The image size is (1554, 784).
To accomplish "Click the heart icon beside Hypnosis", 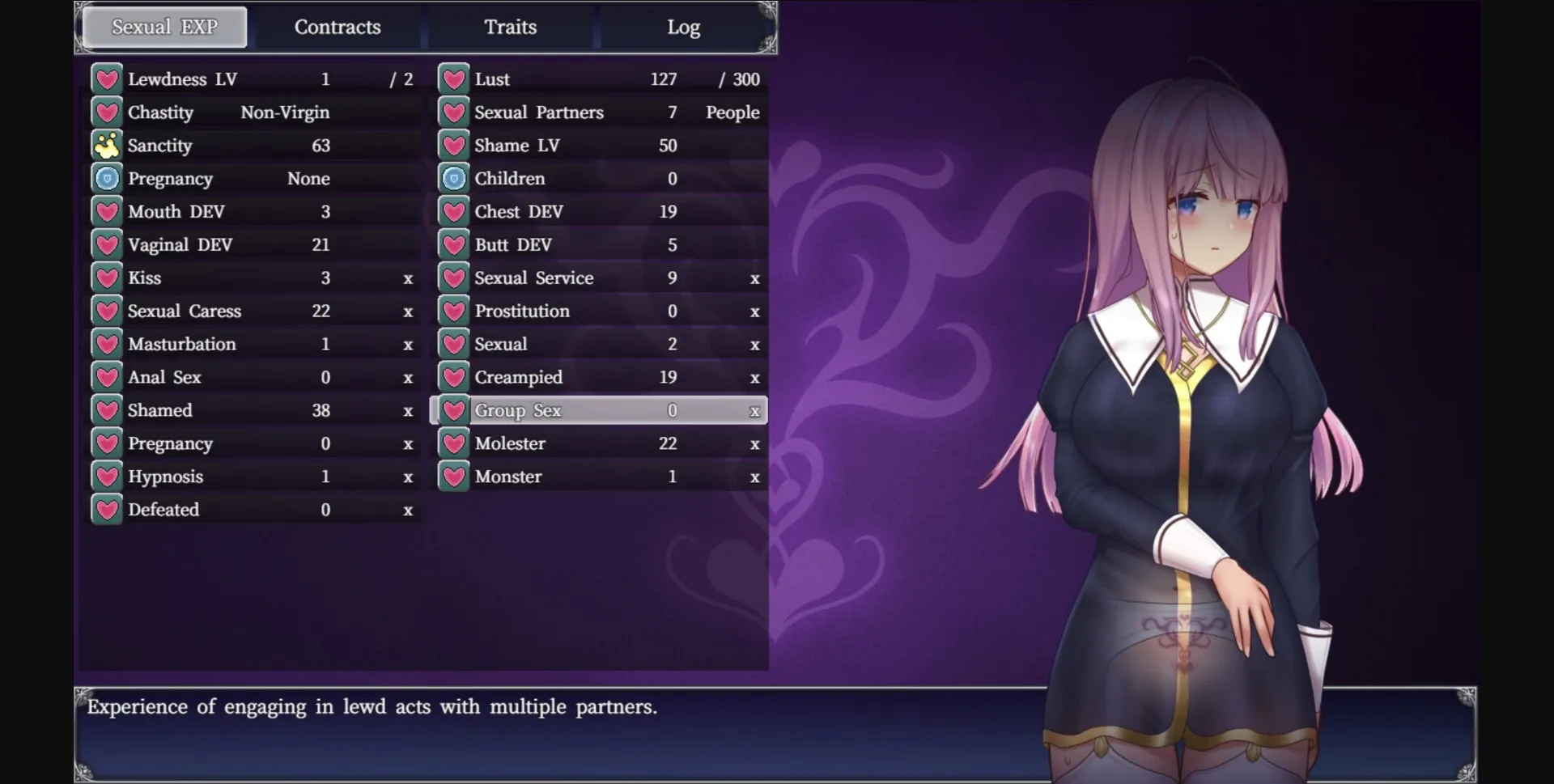I will click(x=106, y=477).
